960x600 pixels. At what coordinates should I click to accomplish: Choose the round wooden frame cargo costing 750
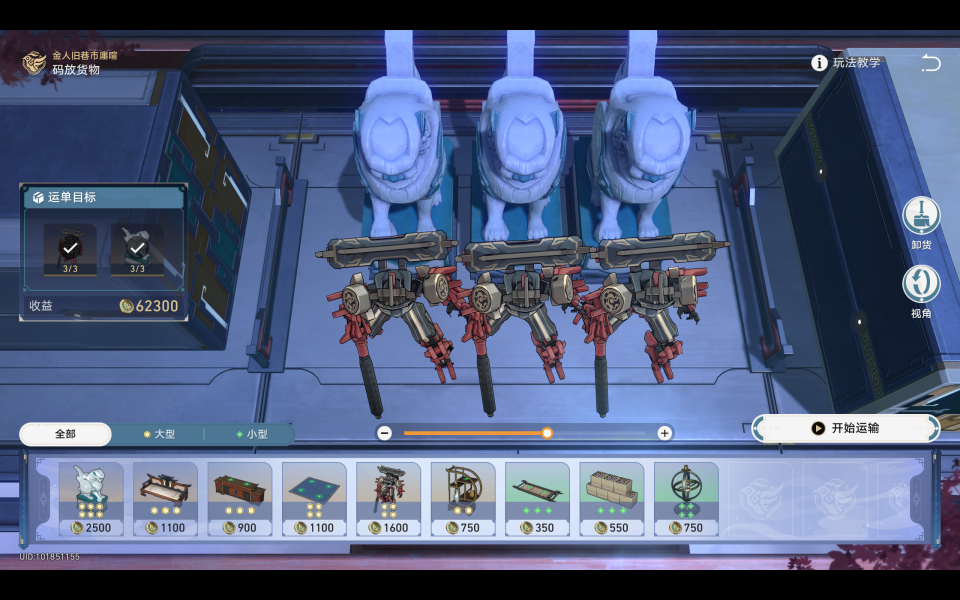point(463,498)
